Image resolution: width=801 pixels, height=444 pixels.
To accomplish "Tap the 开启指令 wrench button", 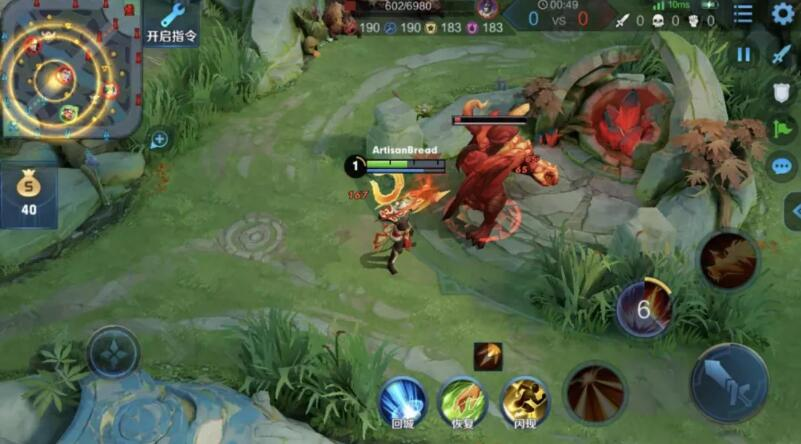I will pyautogui.click(x=172, y=22).
